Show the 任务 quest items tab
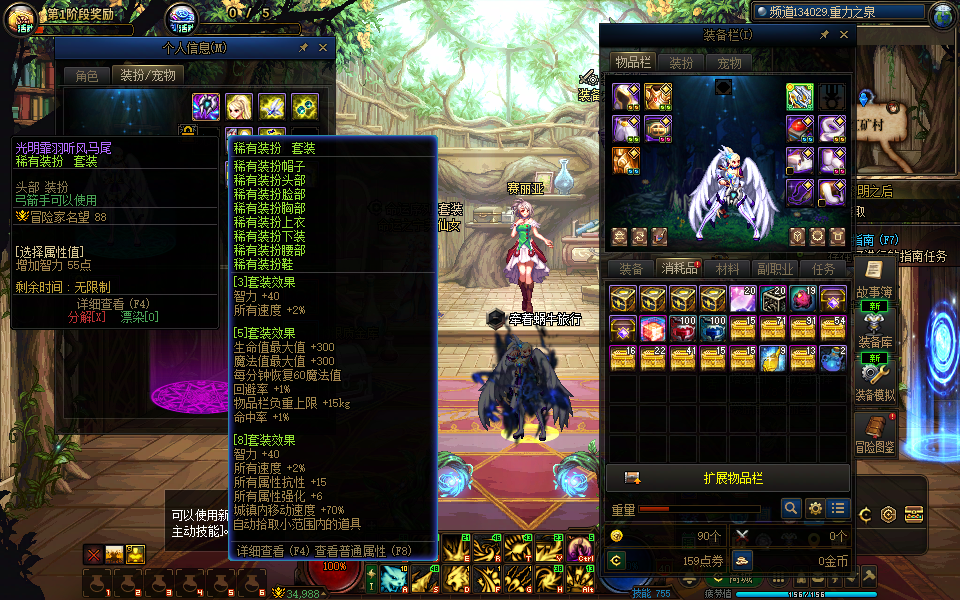Screen dimensions: 960x600 point(824,268)
